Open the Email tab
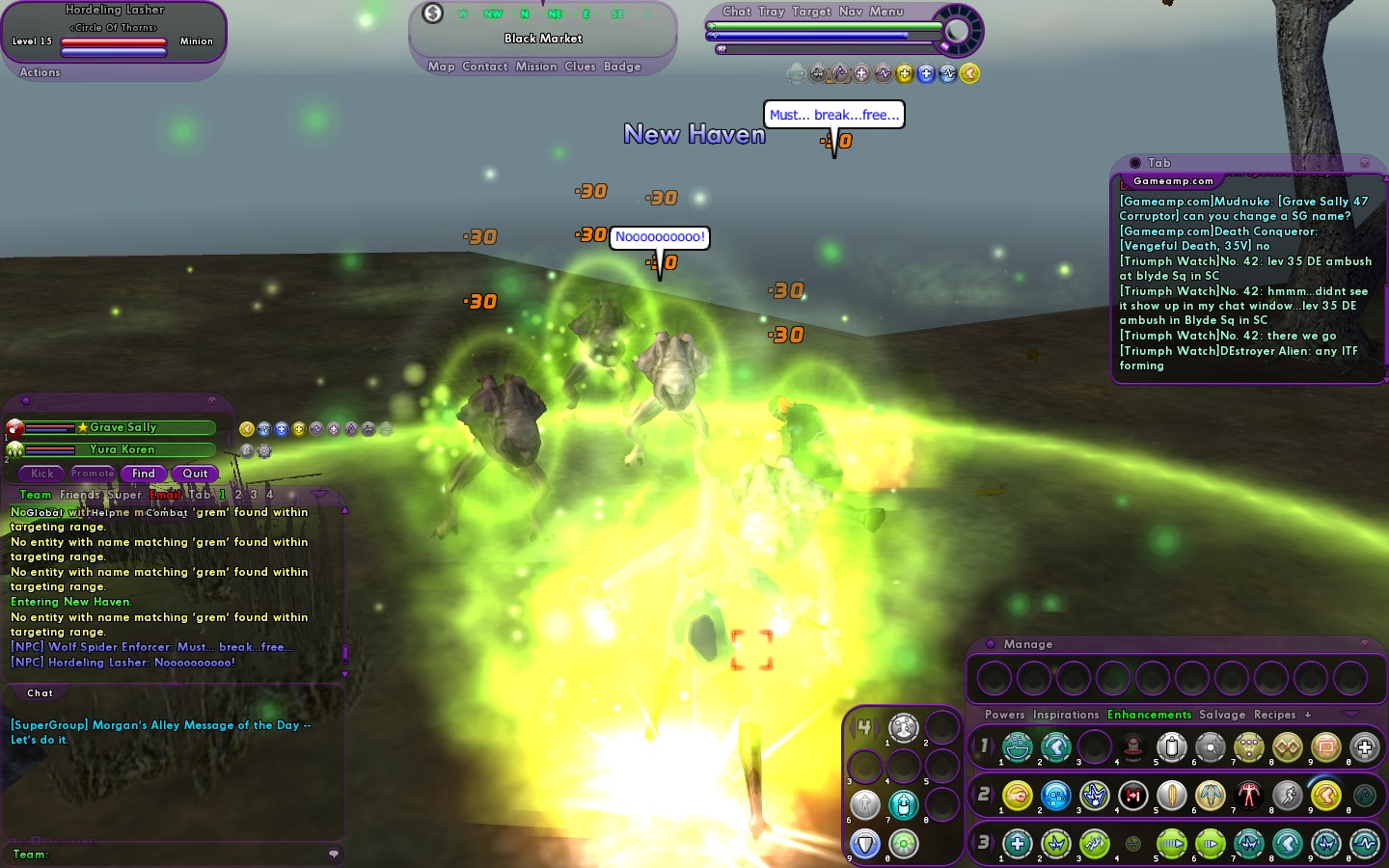This screenshot has height=868, width=1389. (x=165, y=495)
